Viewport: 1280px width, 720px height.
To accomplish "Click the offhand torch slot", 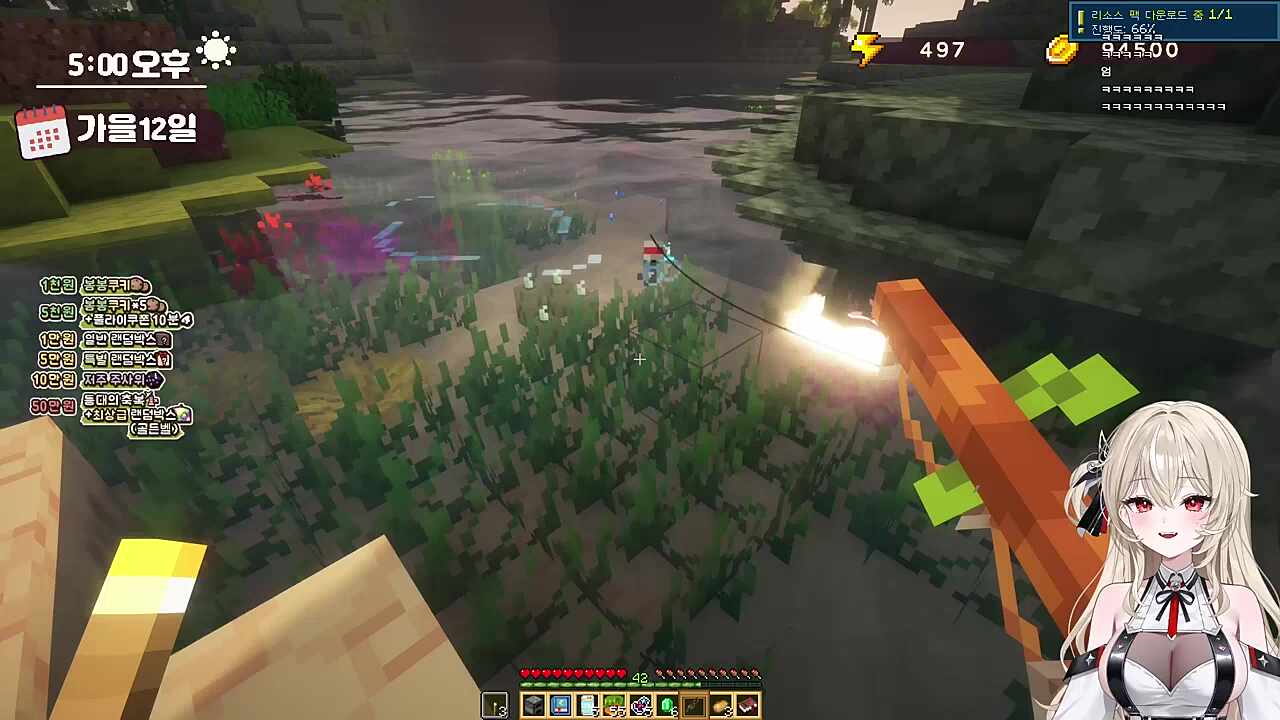I will (x=495, y=706).
